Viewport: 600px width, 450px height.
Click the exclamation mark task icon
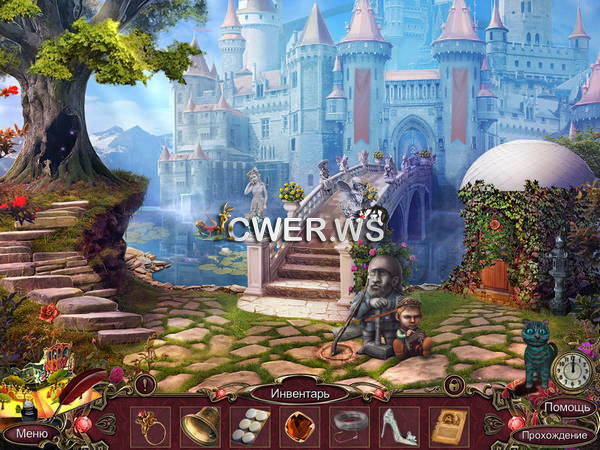(146, 384)
